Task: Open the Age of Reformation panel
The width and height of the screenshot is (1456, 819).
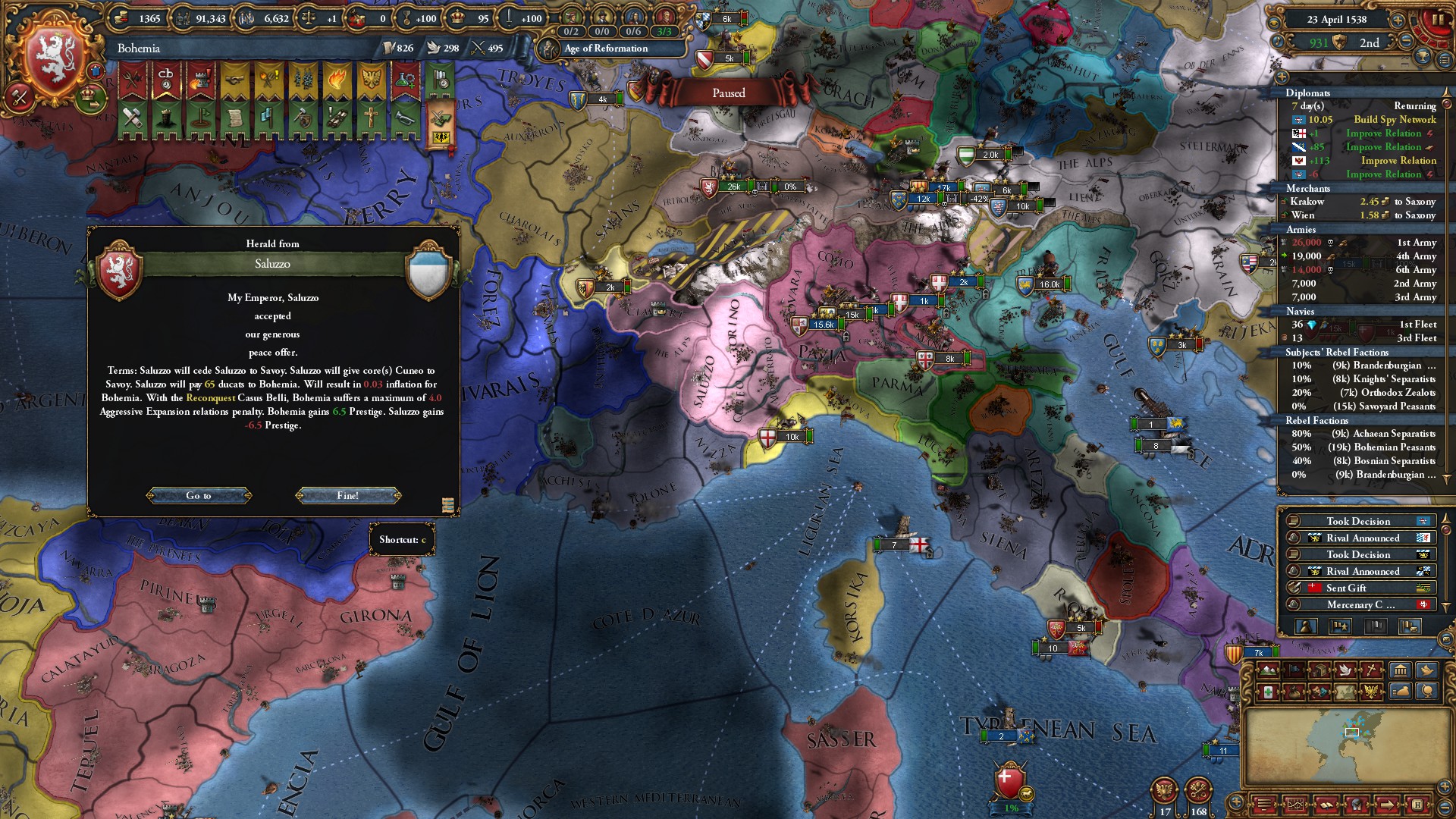Action: [605, 49]
